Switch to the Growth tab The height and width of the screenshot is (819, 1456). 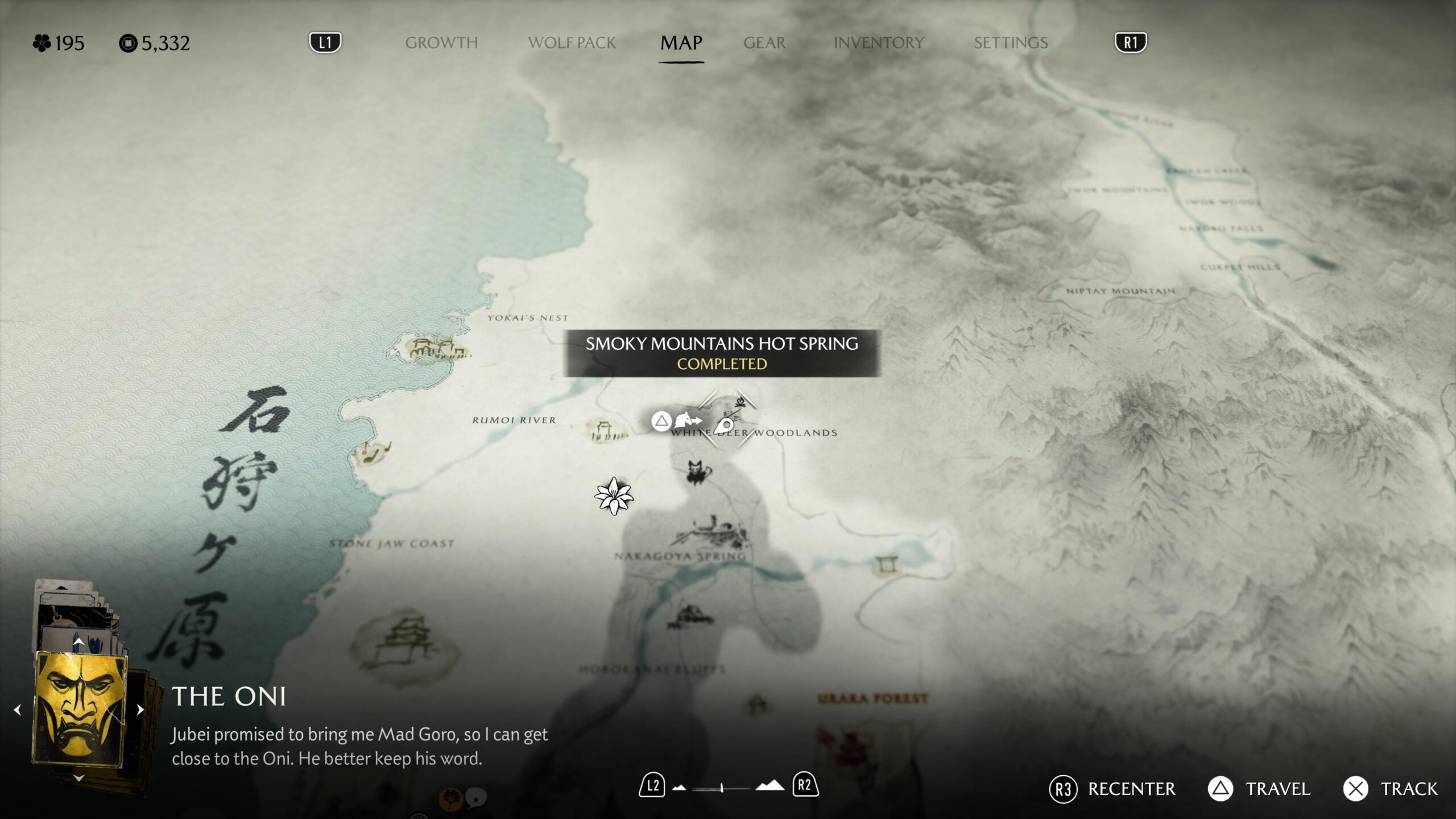click(x=441, y=43)
